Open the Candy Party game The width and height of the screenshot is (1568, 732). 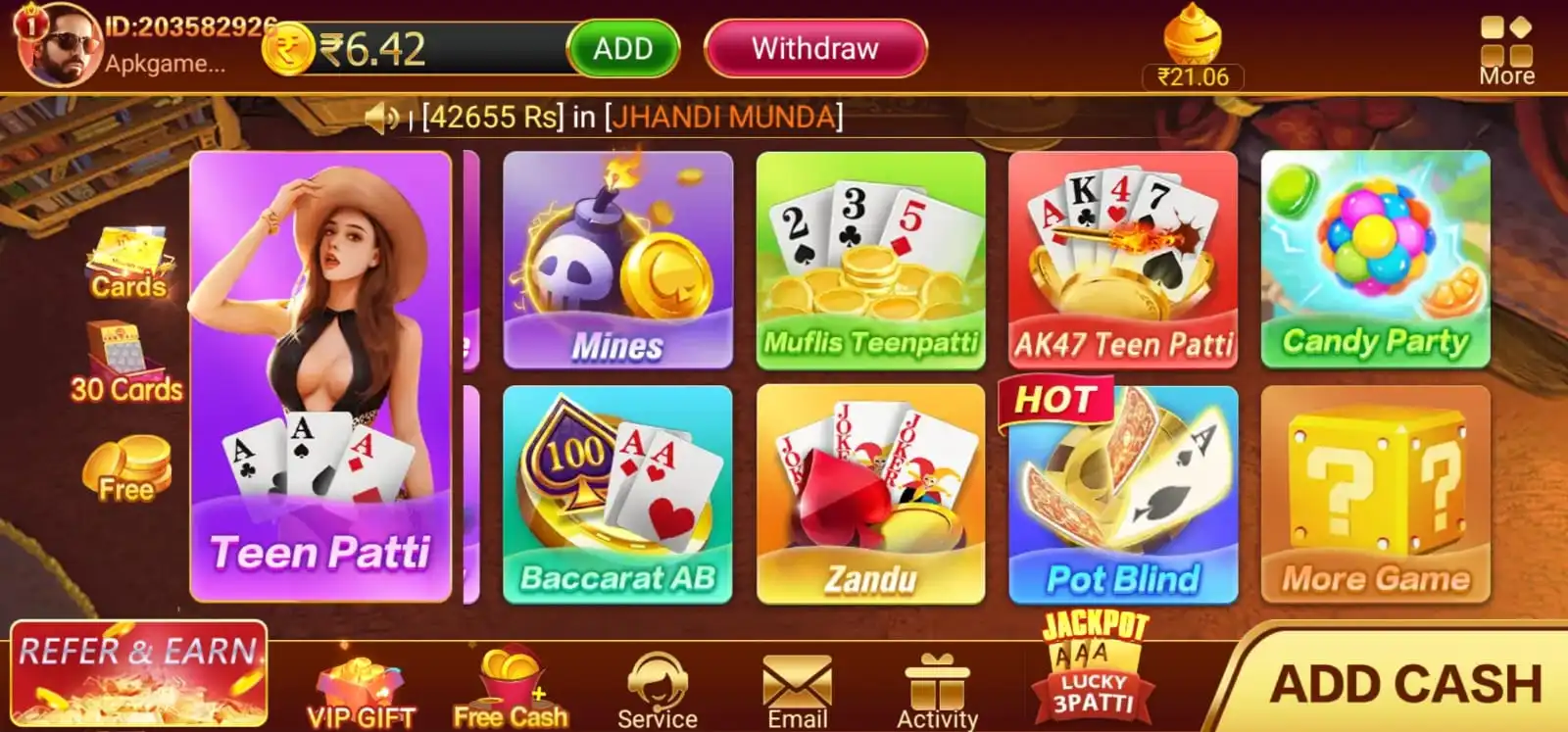[1374, 260]
